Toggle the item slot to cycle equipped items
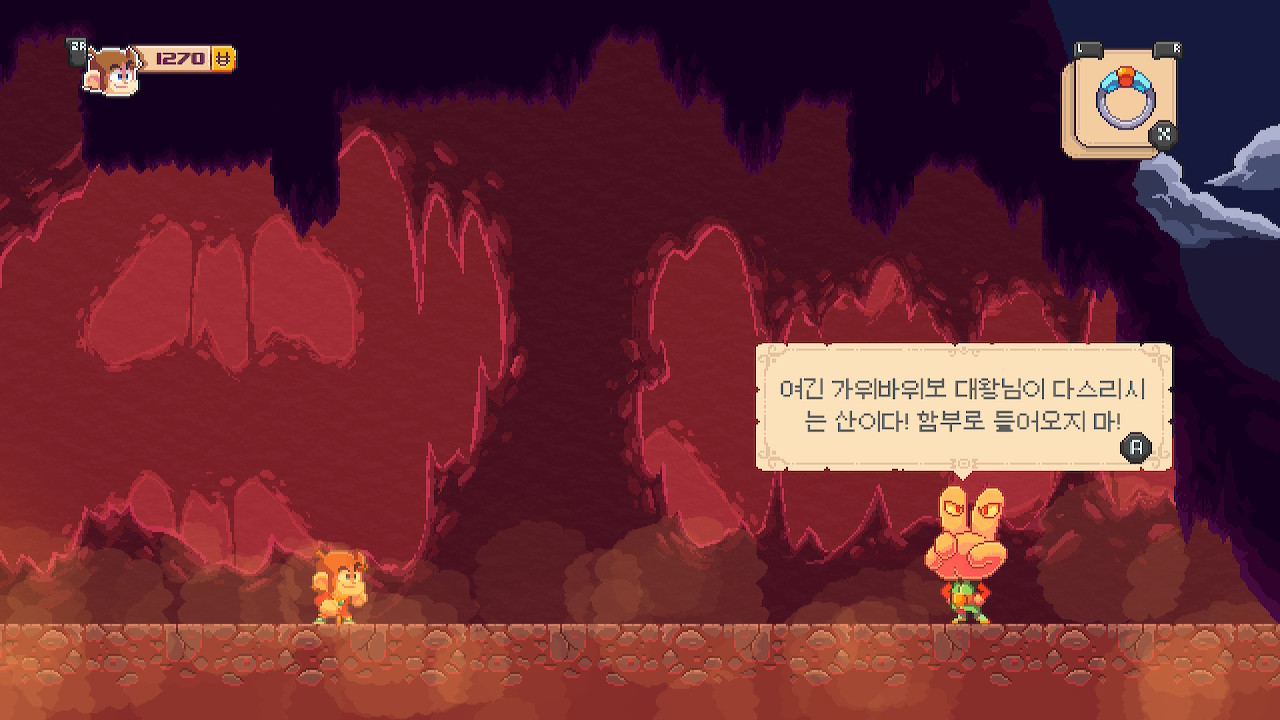This screenshot has width=1280, height=720. [1120, 98]
